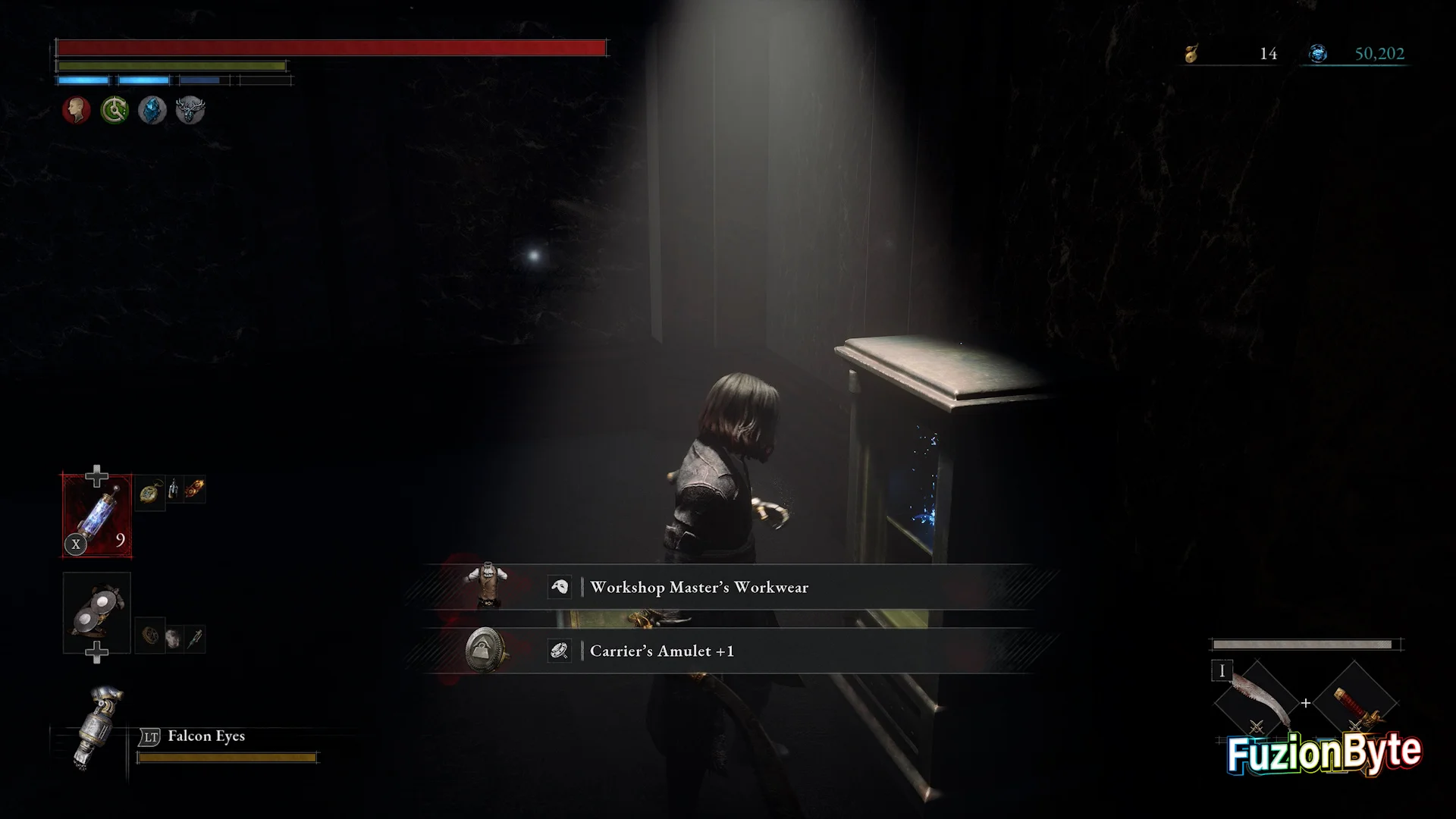Select the Pulse Cell slot with 9 charges
The image size is (1456, 819).
pos(97,516)
